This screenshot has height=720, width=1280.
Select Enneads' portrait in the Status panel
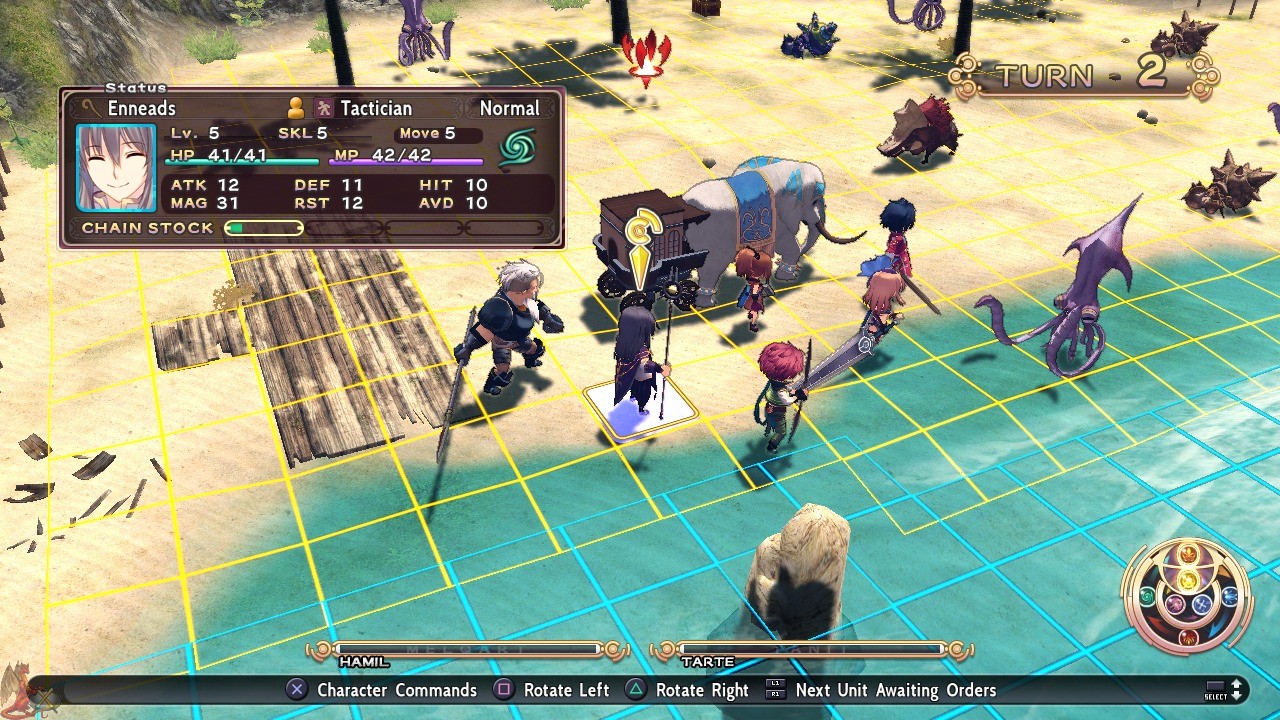pos(116,167)
